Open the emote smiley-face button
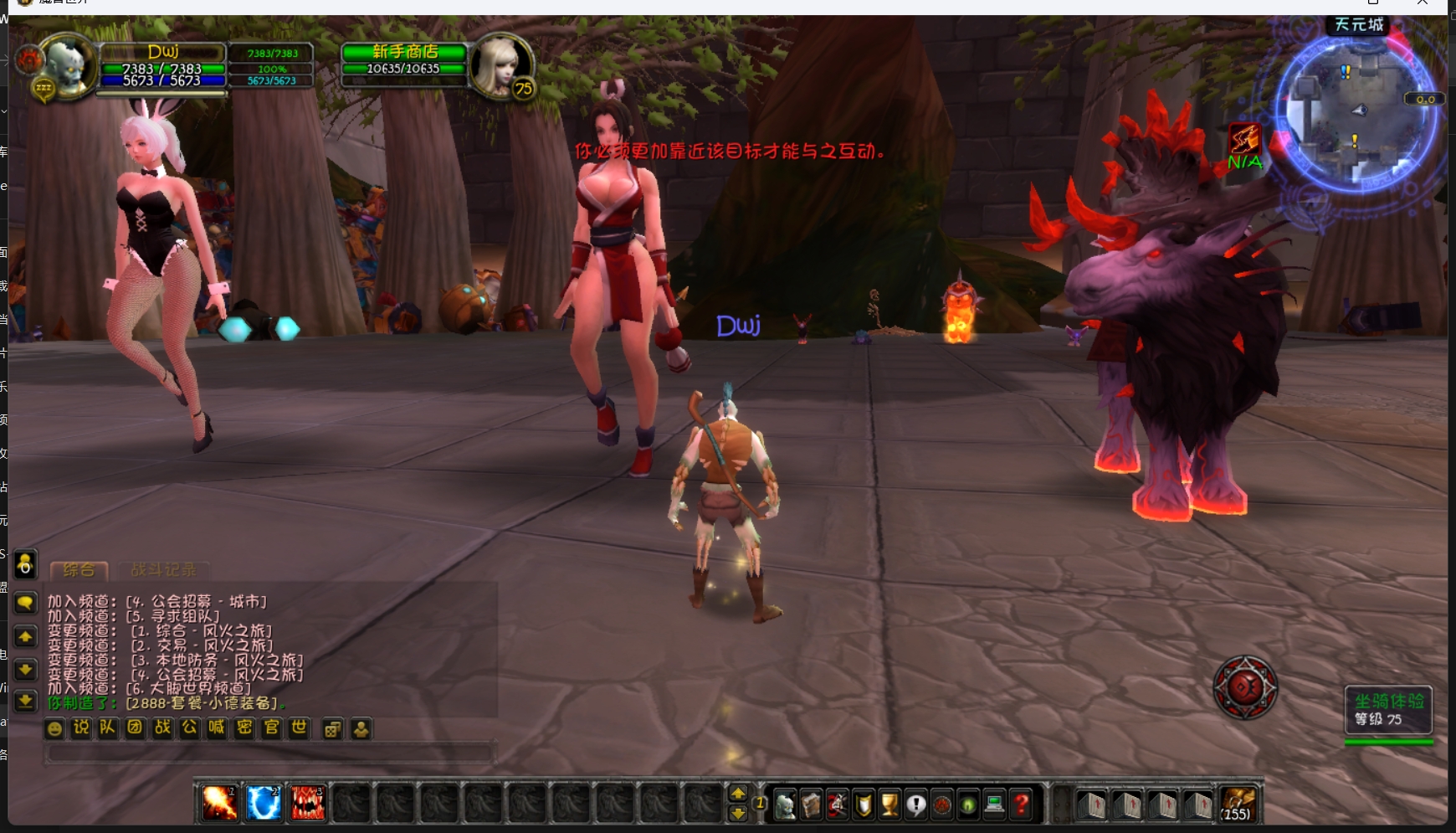This screenshot has width=1456, height=833. (x=54, y=729)
